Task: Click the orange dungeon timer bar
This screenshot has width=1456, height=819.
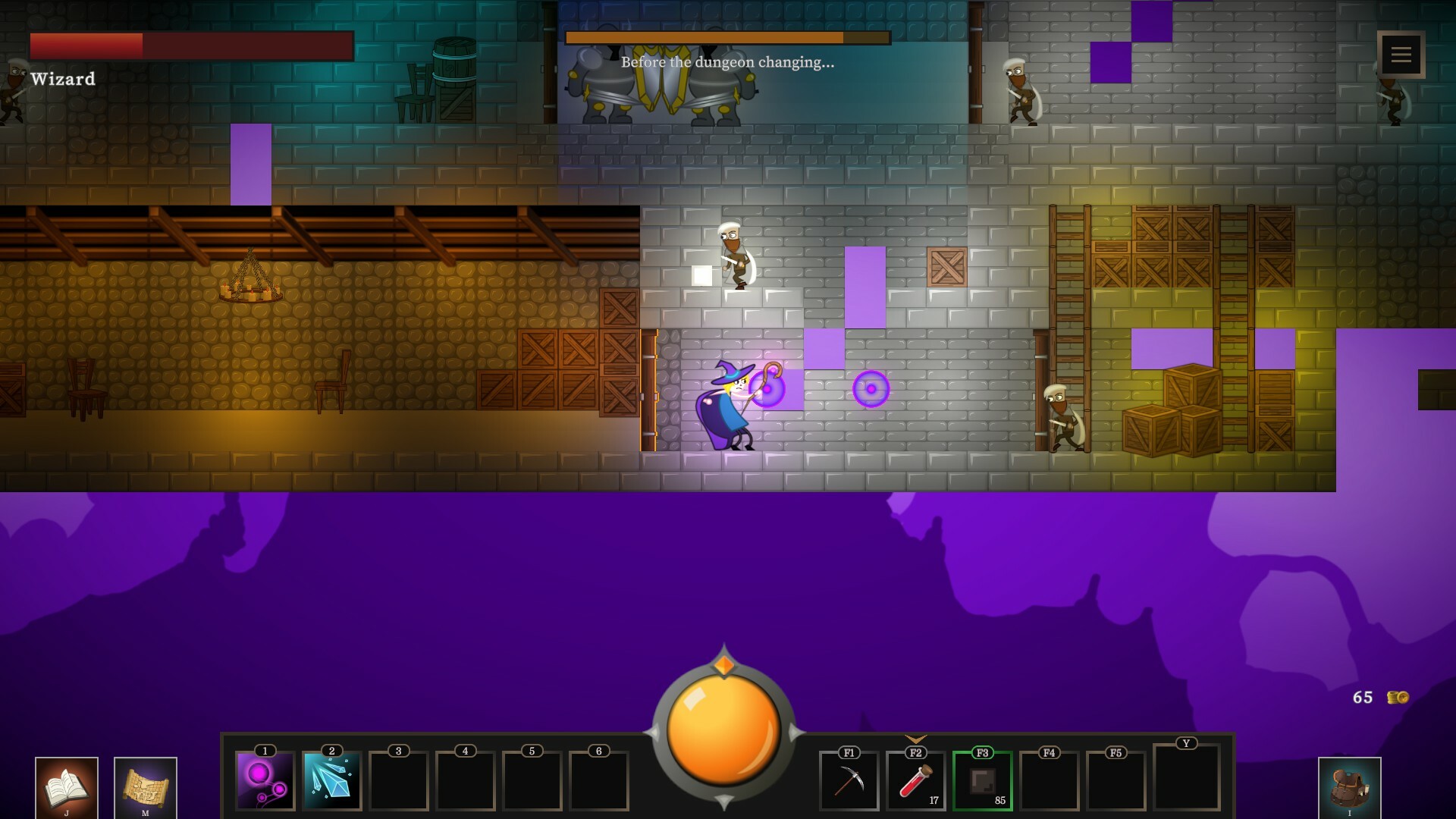Action: tap(726, 36)
